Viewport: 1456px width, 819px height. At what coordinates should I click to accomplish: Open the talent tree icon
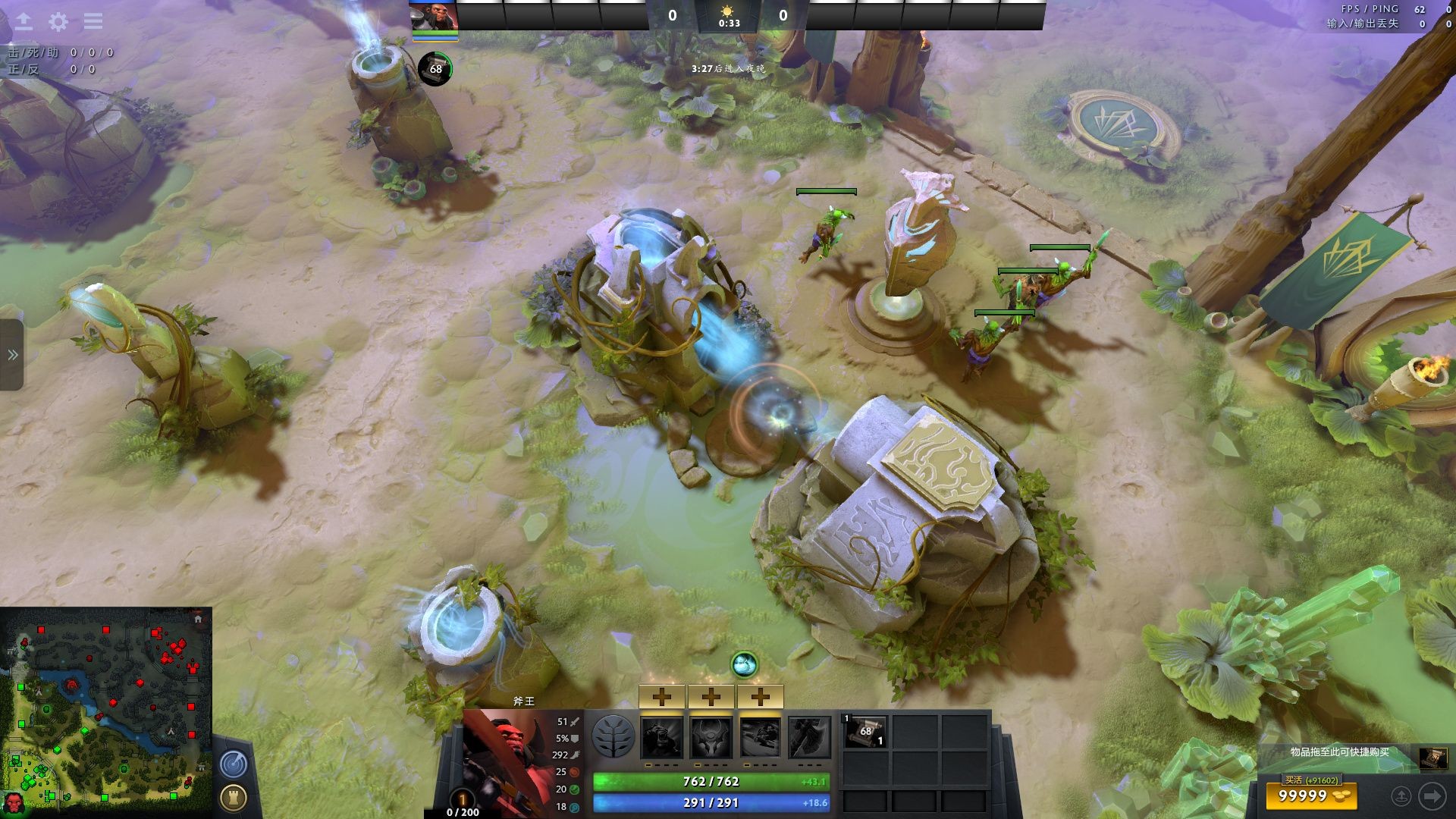pyautogui.click(x=613, y=736)
